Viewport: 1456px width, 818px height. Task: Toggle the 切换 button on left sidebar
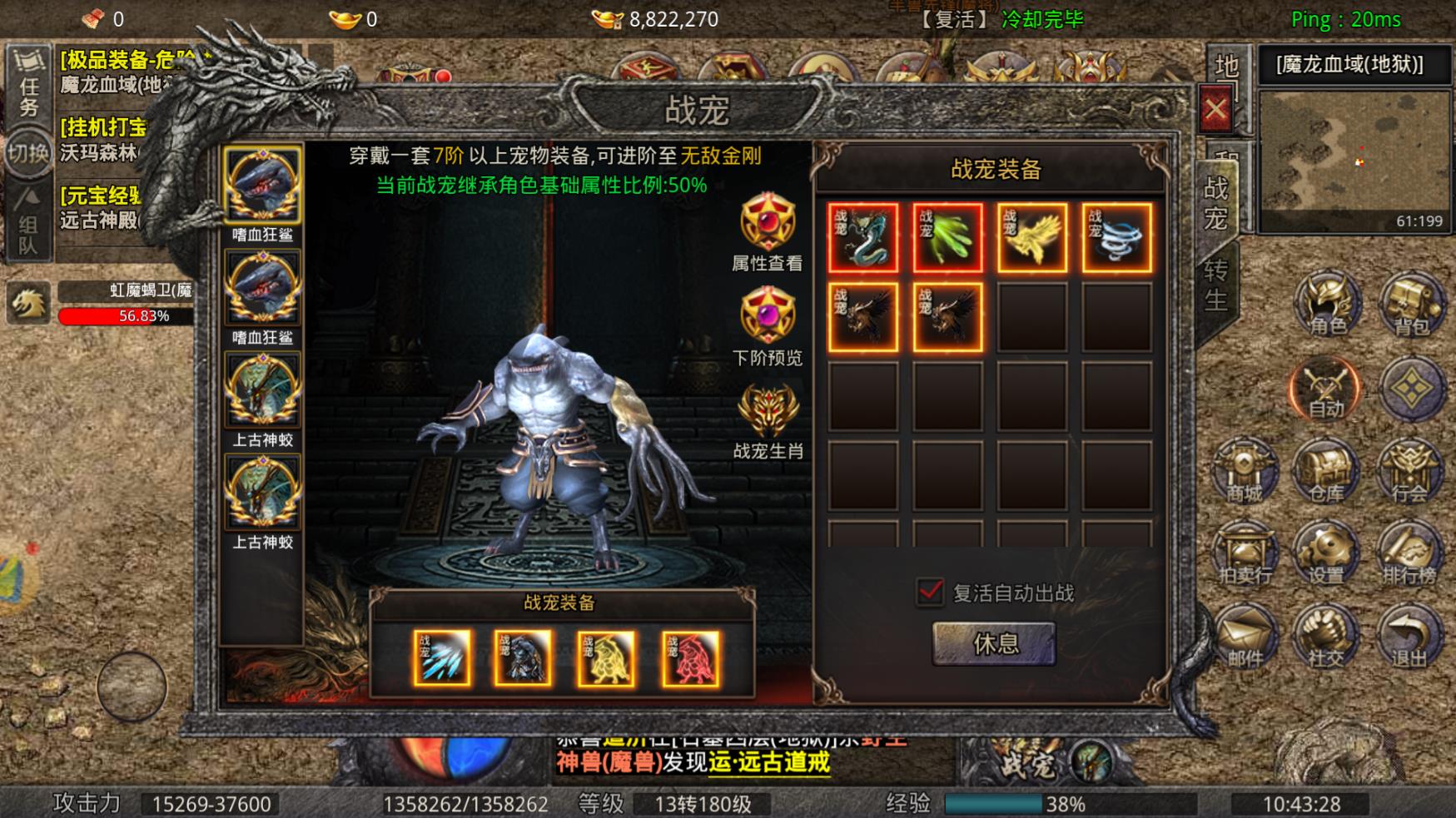coord(30,154)
